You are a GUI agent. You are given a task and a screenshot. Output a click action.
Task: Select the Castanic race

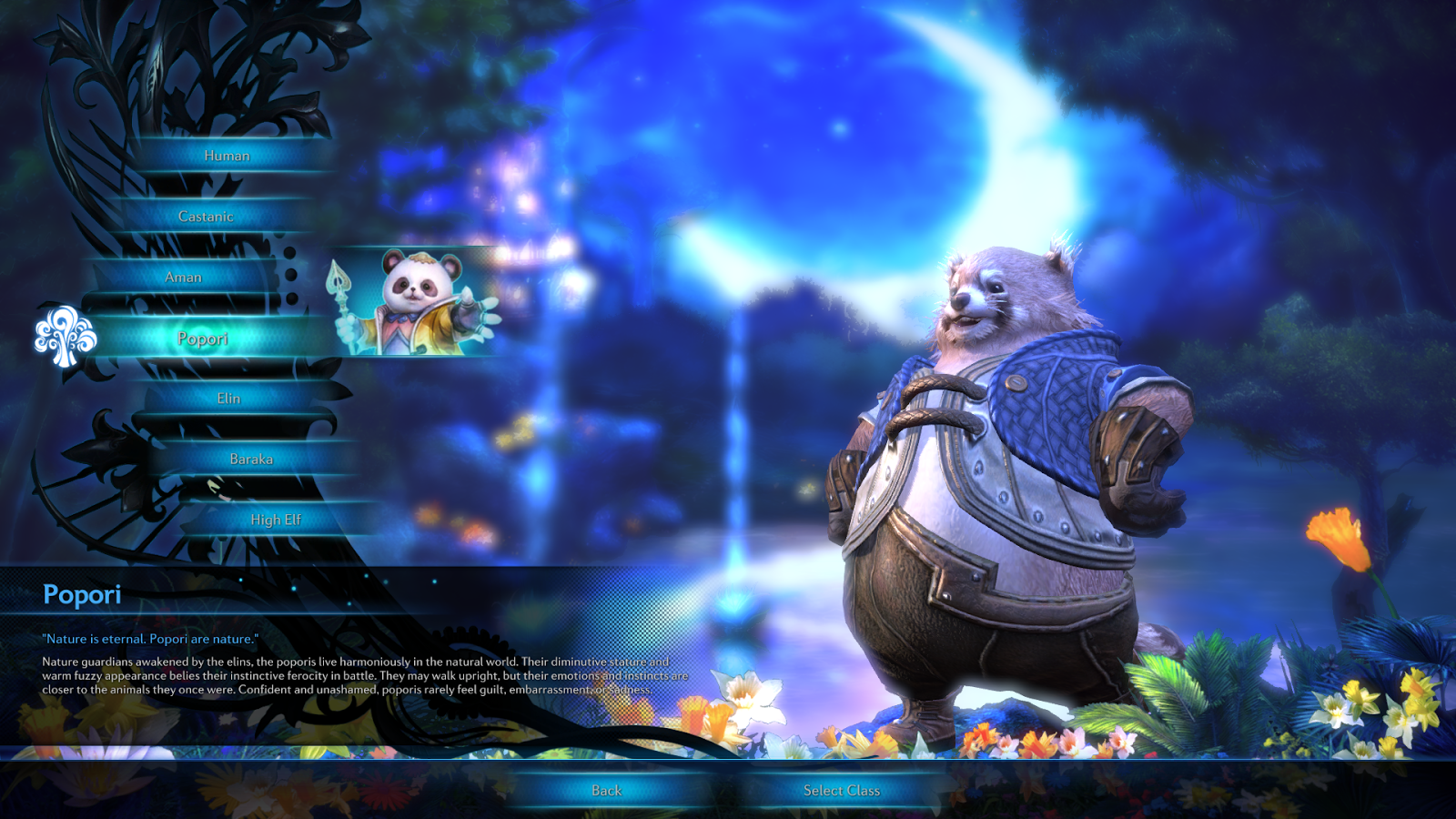pyautogui.click(x=207, y=216)
